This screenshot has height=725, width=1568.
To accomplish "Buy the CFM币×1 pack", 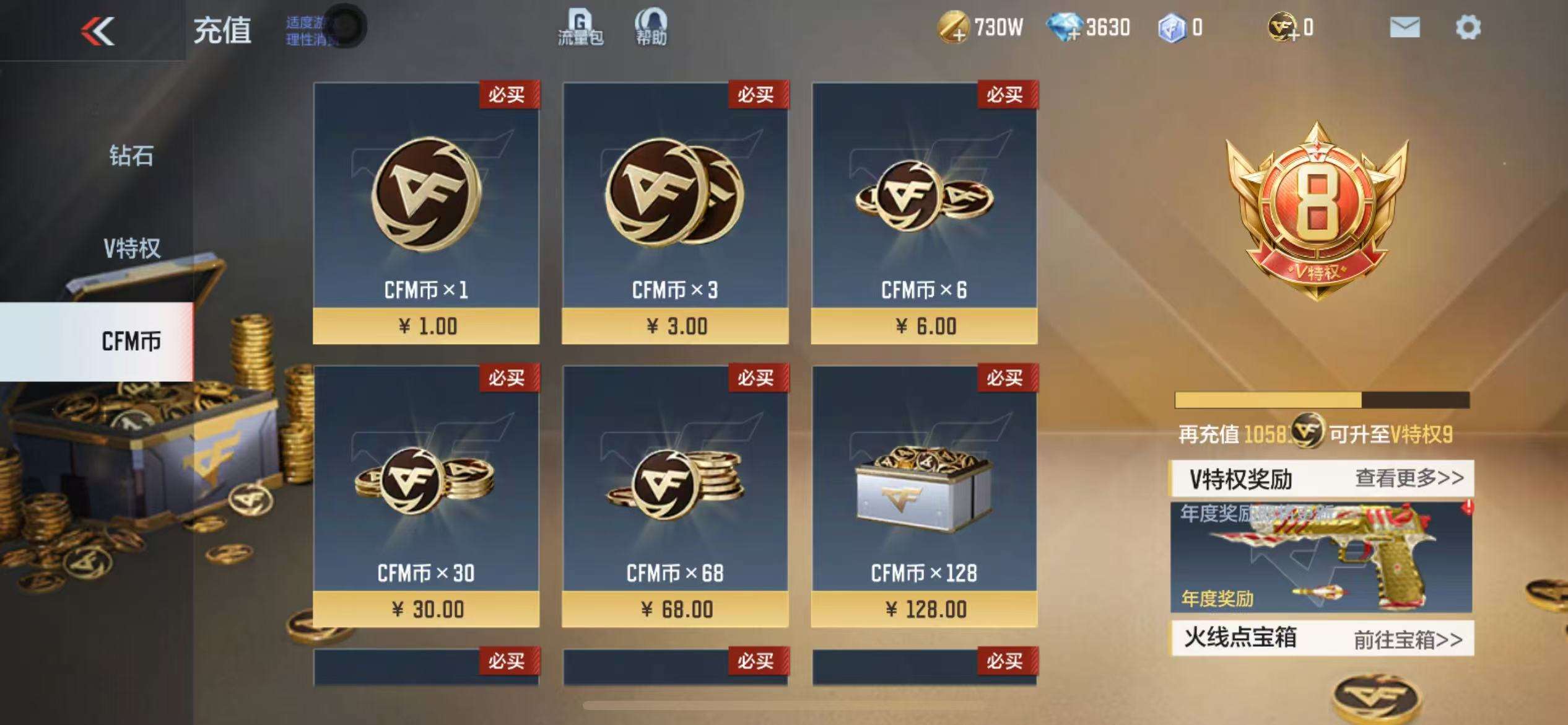I will coord(426,213).
